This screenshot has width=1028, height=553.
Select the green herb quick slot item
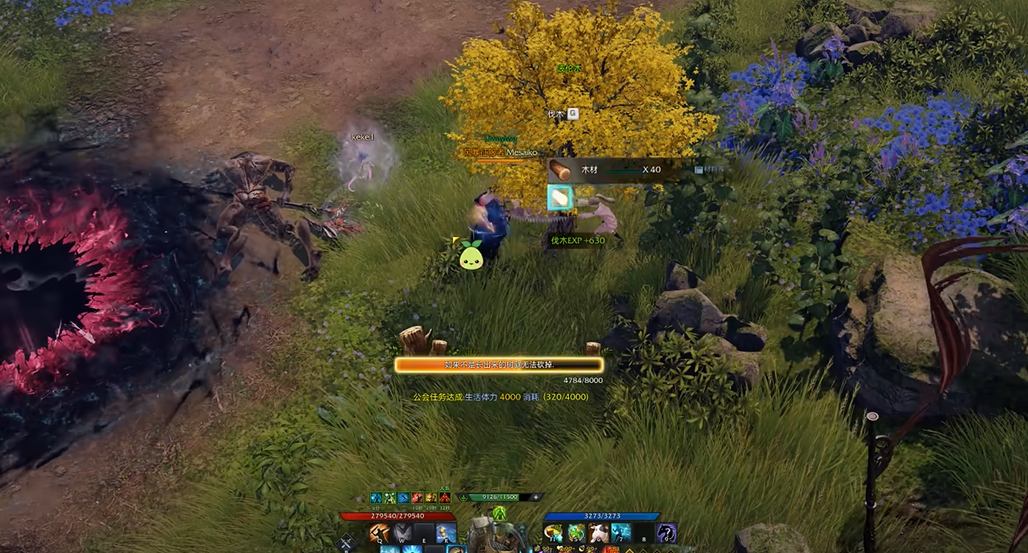577,533
